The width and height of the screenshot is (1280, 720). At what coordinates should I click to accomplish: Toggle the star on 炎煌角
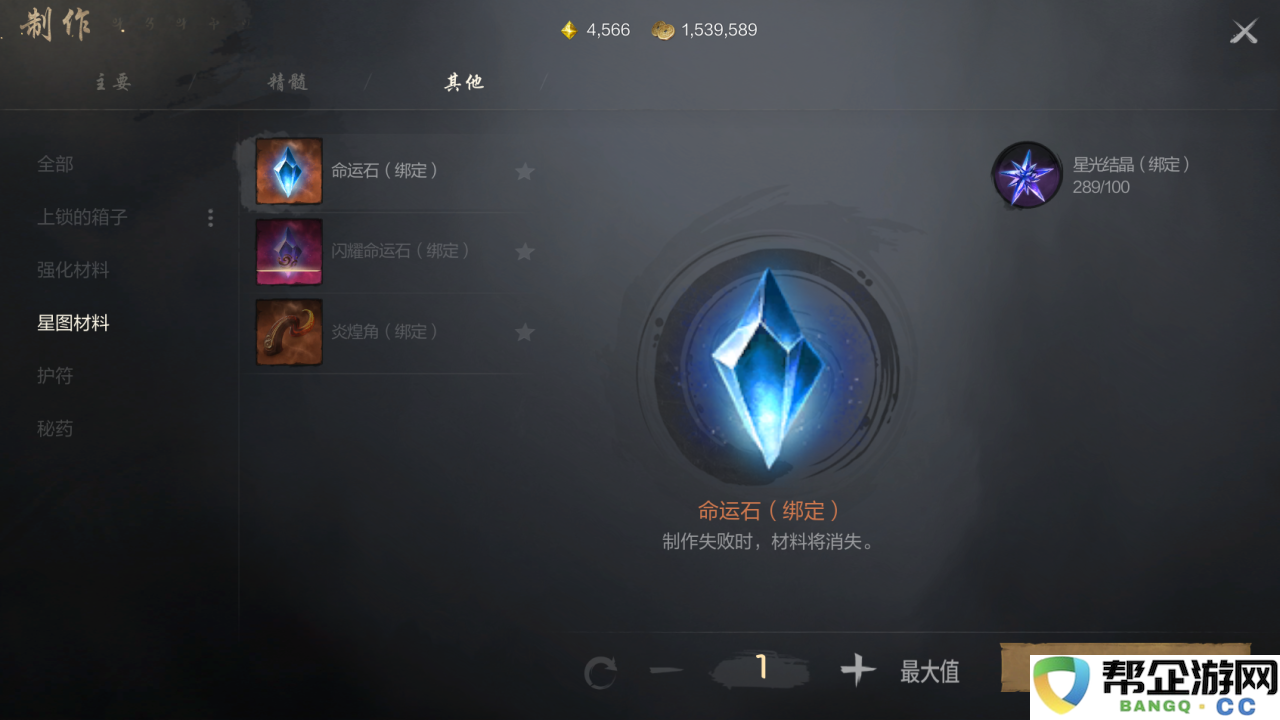(525, 332)
